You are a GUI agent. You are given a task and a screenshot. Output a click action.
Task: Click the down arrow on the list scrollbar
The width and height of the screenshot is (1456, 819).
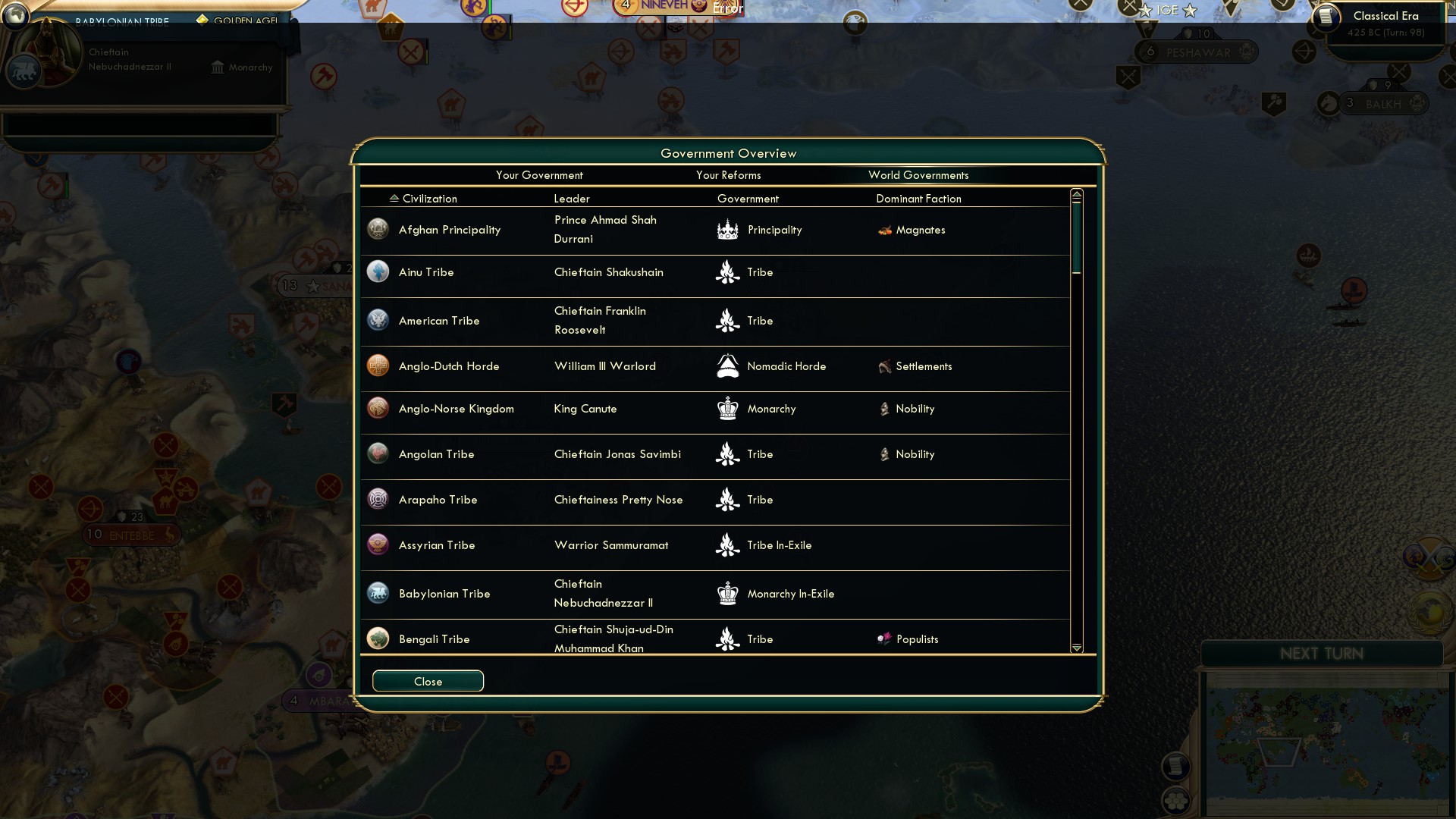point(1076,648)
